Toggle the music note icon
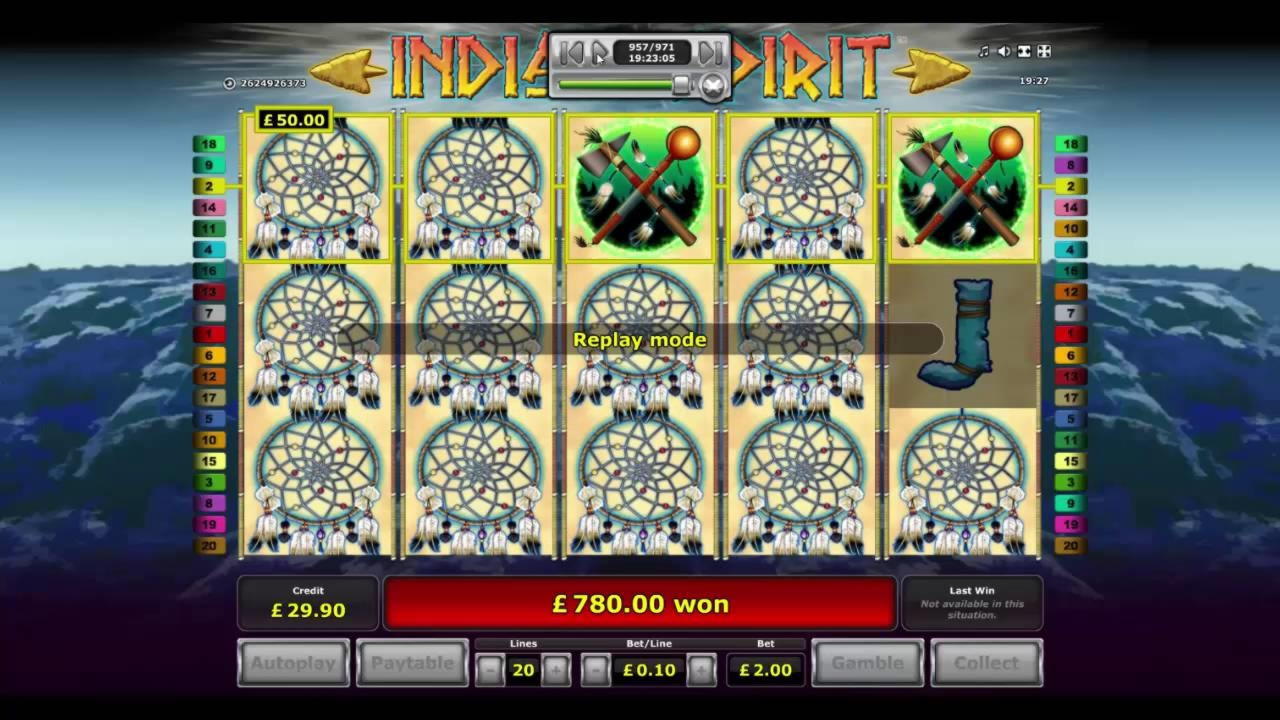The width and height of the screenshot is (1280, 720). (x=983, y=52)
